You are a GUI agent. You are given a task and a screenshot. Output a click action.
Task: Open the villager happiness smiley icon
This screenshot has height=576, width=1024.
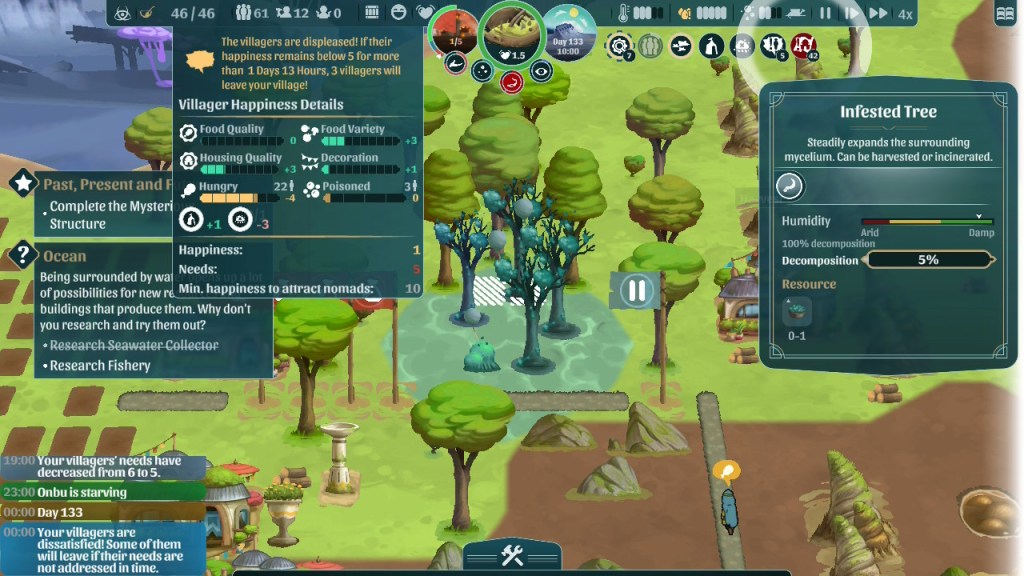coord(399,13)
